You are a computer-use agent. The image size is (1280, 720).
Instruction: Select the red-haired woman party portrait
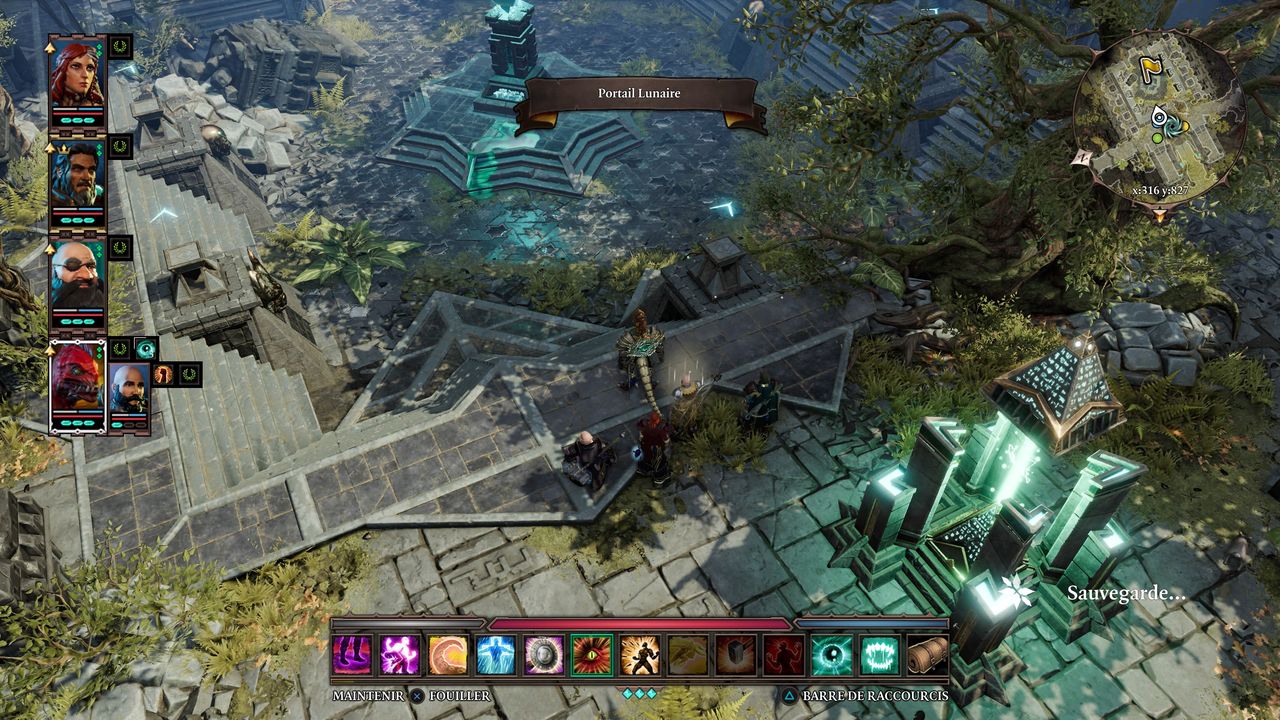point(77,76)
